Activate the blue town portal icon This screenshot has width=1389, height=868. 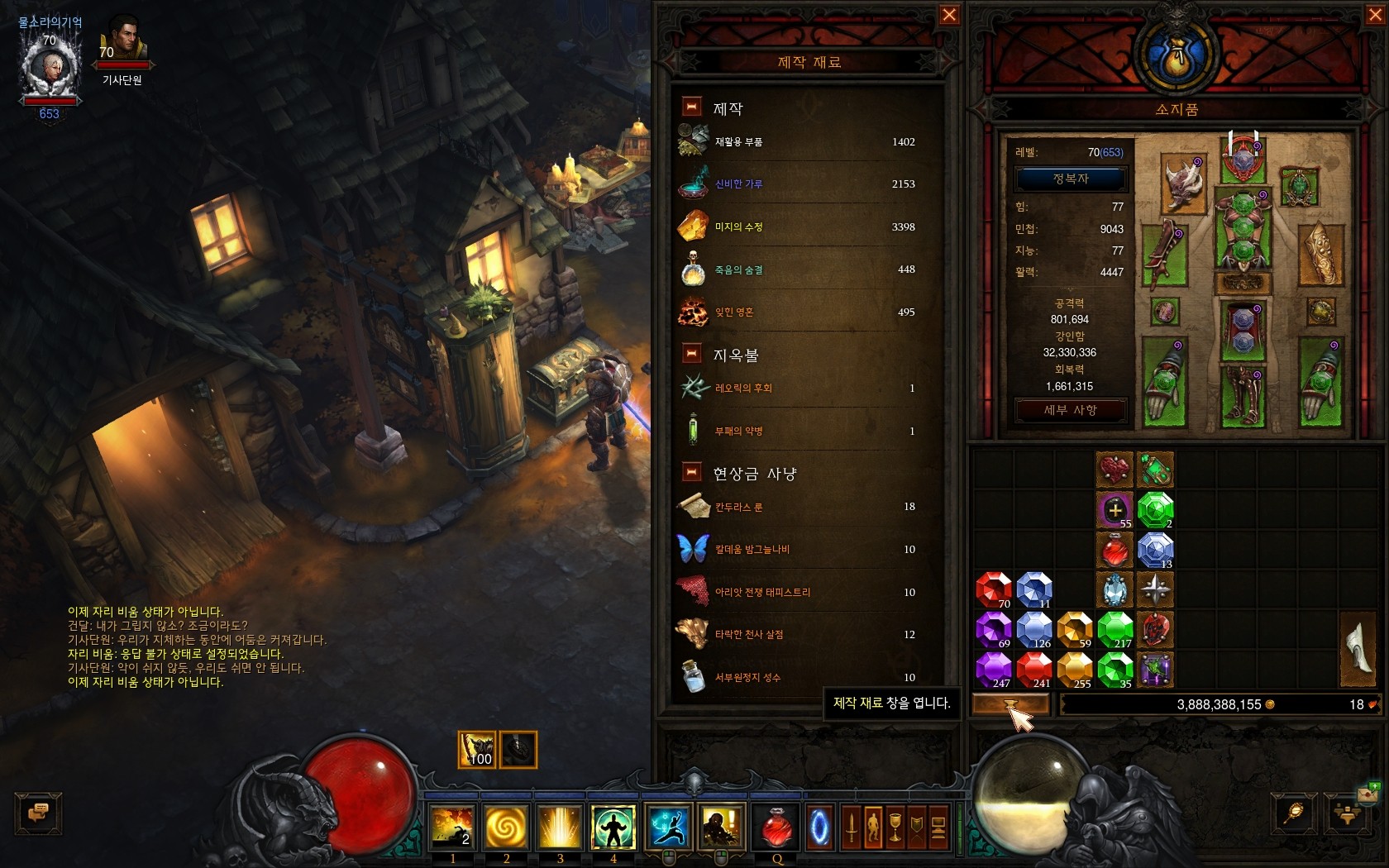(x=819, y=827)
